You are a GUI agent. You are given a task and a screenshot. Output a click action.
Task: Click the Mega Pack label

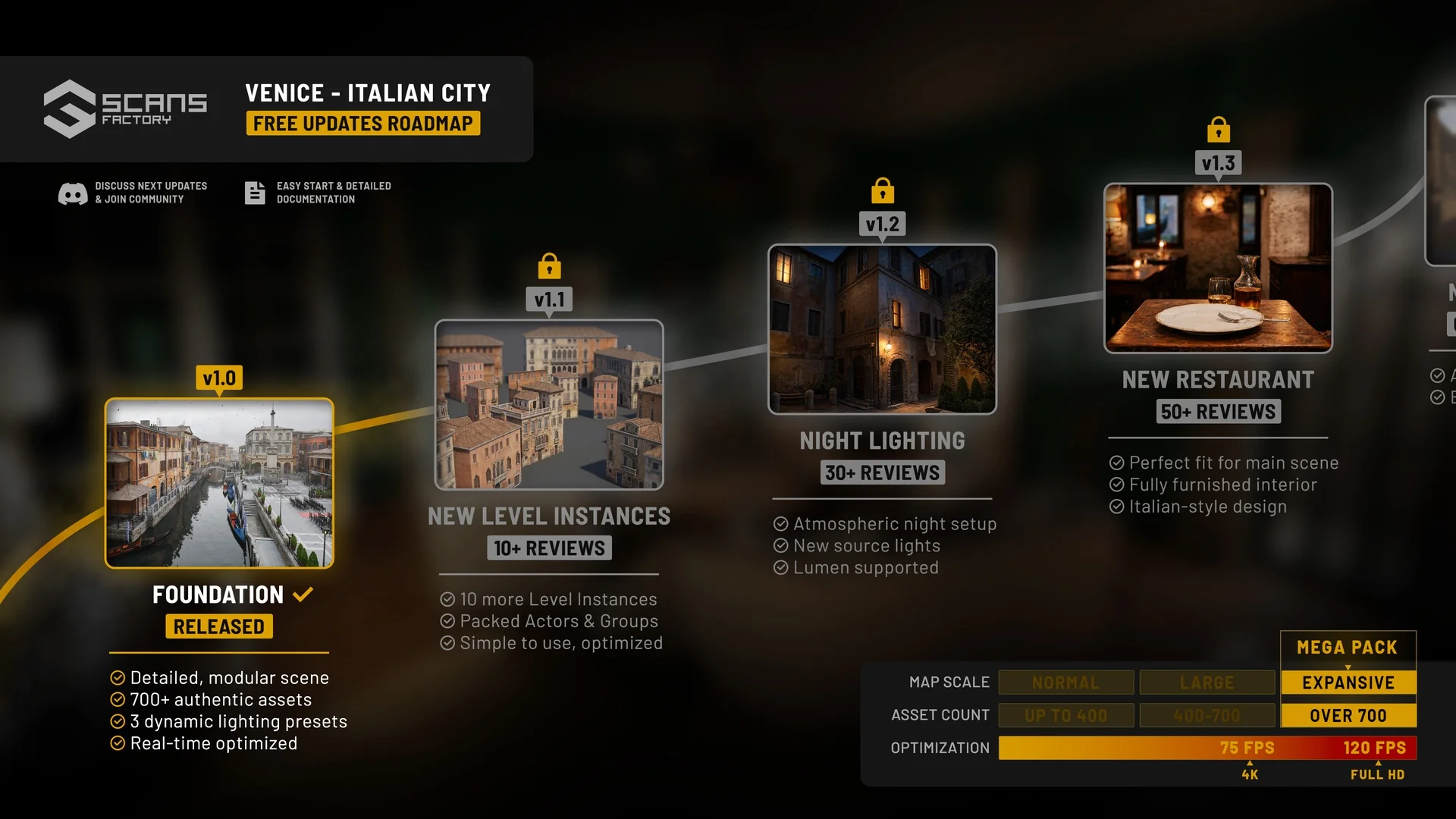click(x=1347, y=648)
